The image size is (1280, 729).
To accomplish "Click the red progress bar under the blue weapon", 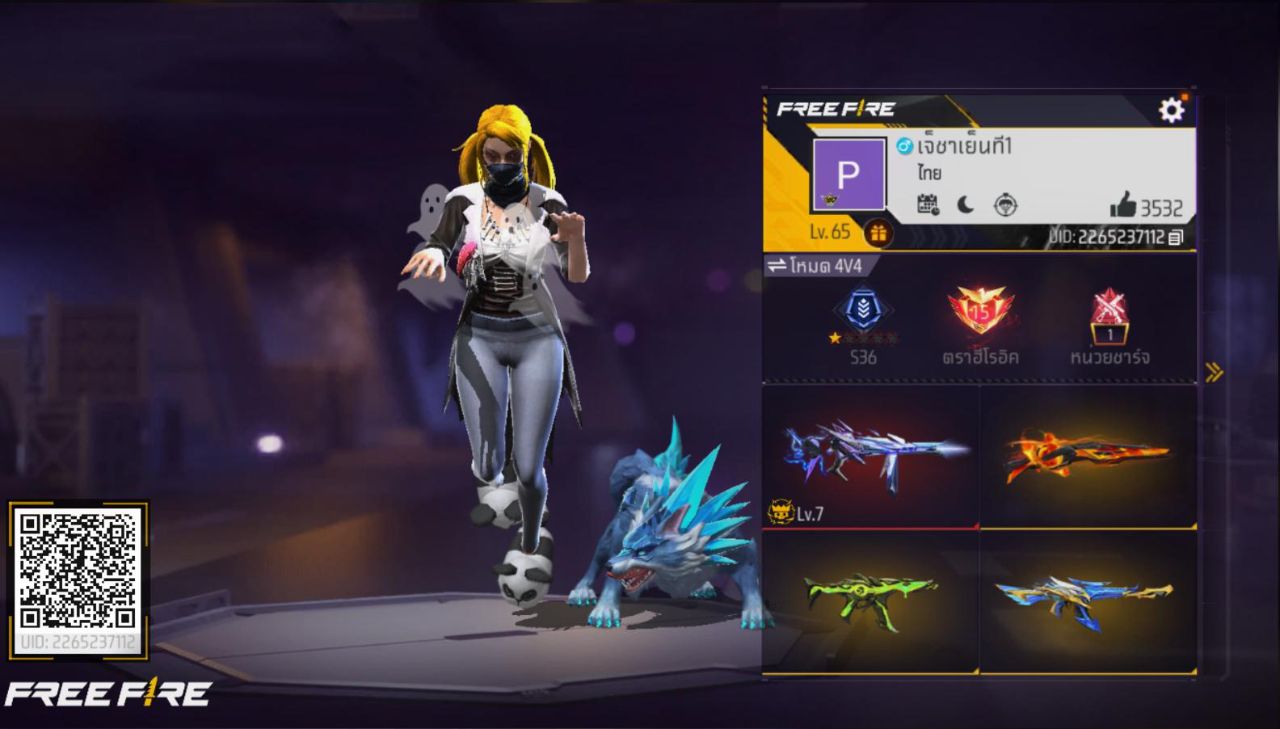I will coord(870,530).
